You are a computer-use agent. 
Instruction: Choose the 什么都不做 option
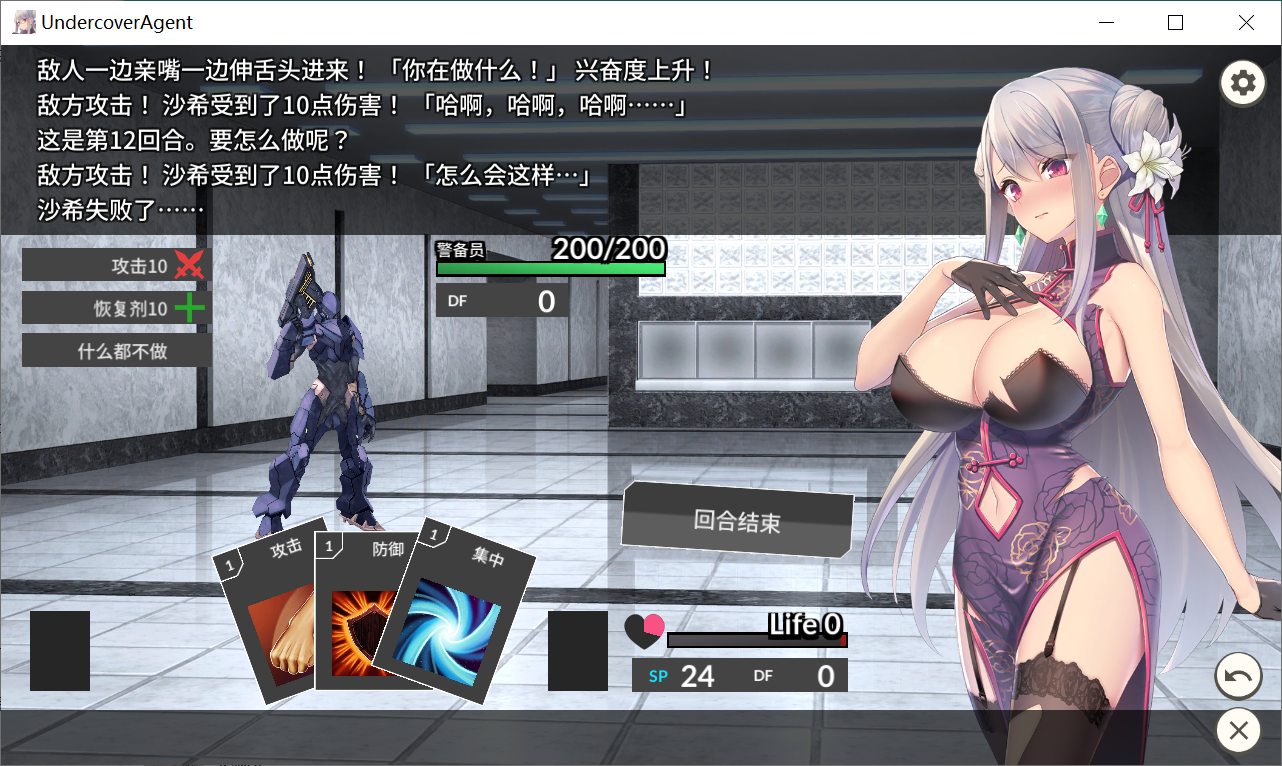coord(116,351)
